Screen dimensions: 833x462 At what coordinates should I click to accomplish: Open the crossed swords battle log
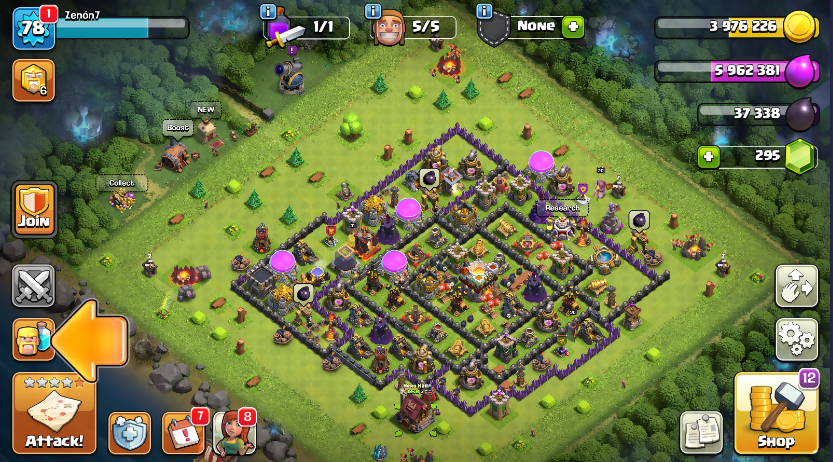(33, 286)
